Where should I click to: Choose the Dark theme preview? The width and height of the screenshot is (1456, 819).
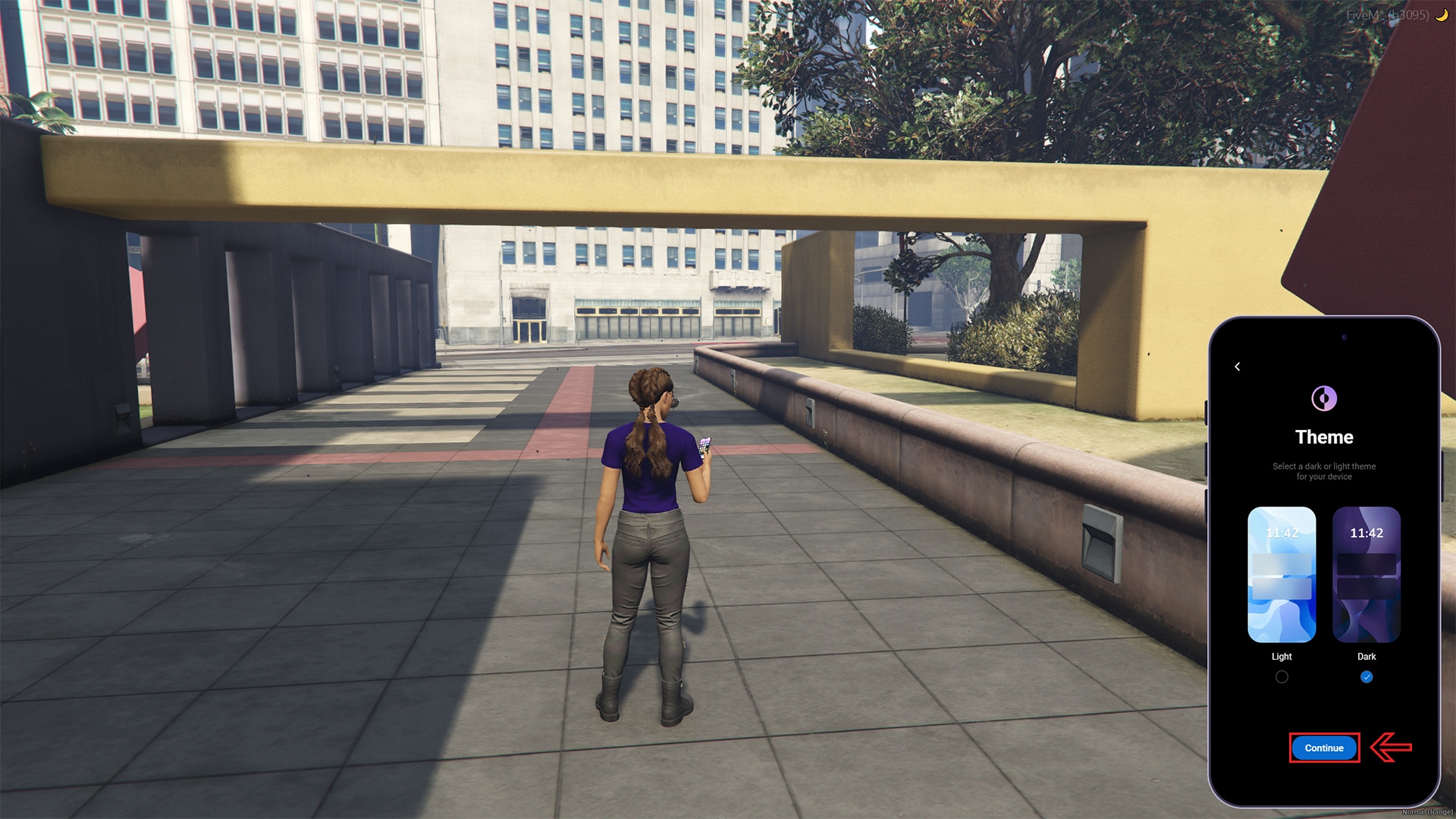pos(1366,574)
